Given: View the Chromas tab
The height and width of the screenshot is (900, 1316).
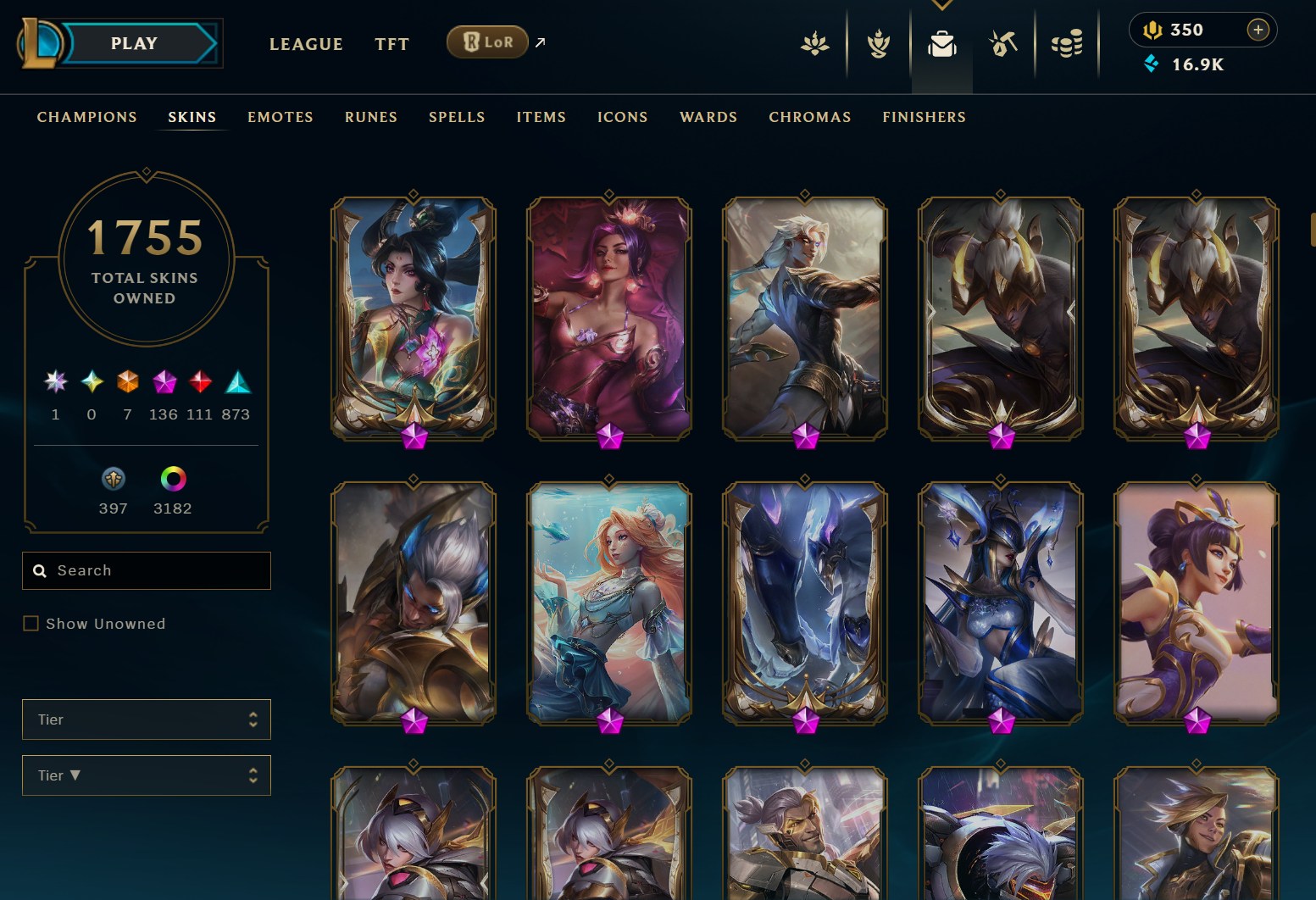Looking at the screenshot, I should [x=809, y=117].
